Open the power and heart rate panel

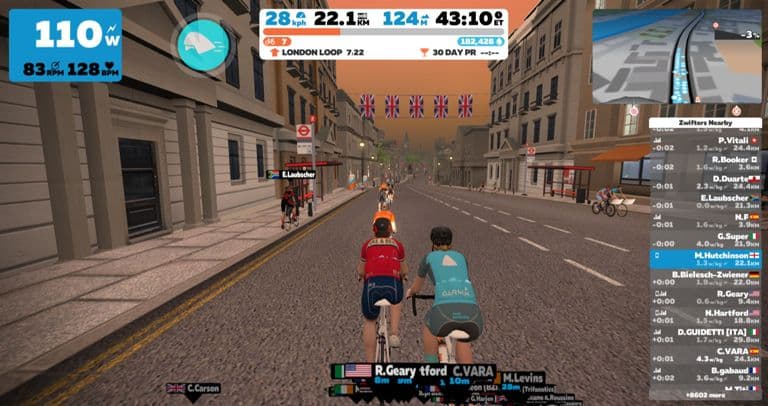pyautogui.click(x=65, y=46)
